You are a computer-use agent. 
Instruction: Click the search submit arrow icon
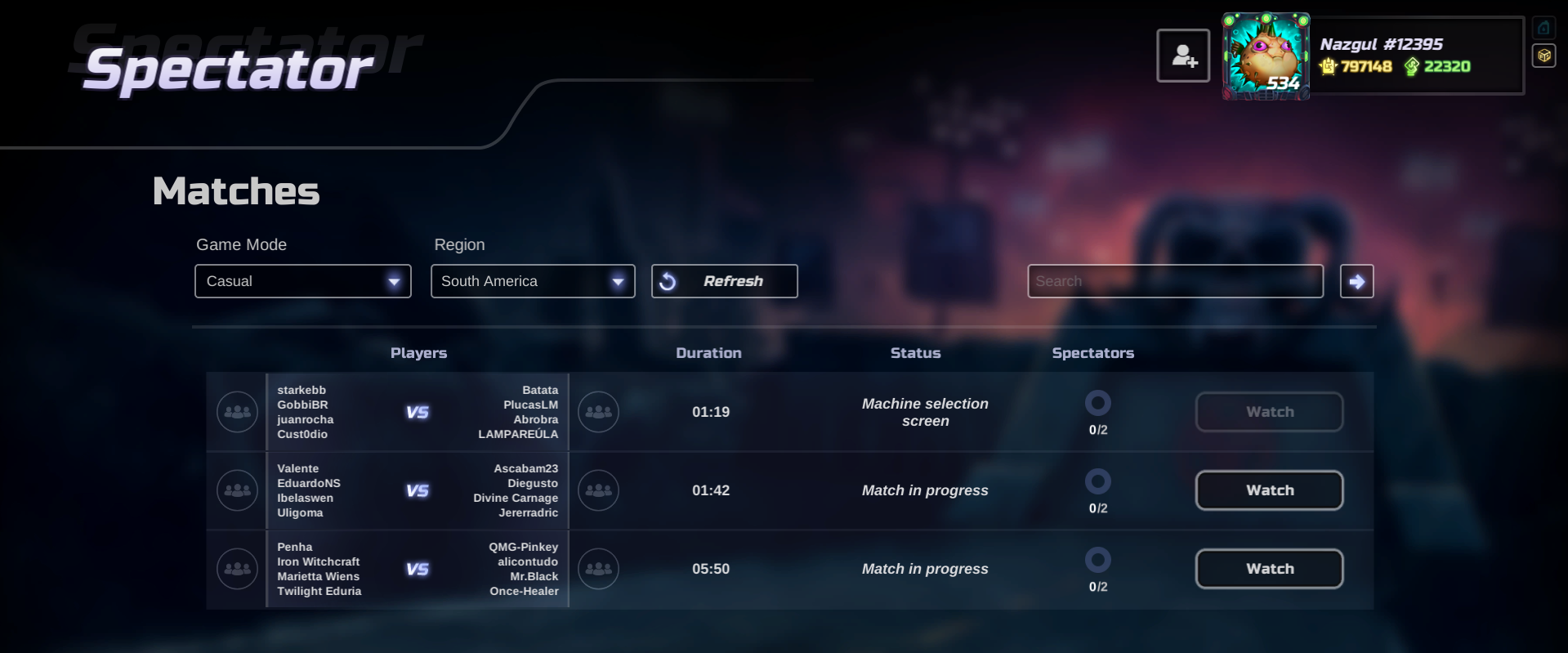(x=1356, y=280)
